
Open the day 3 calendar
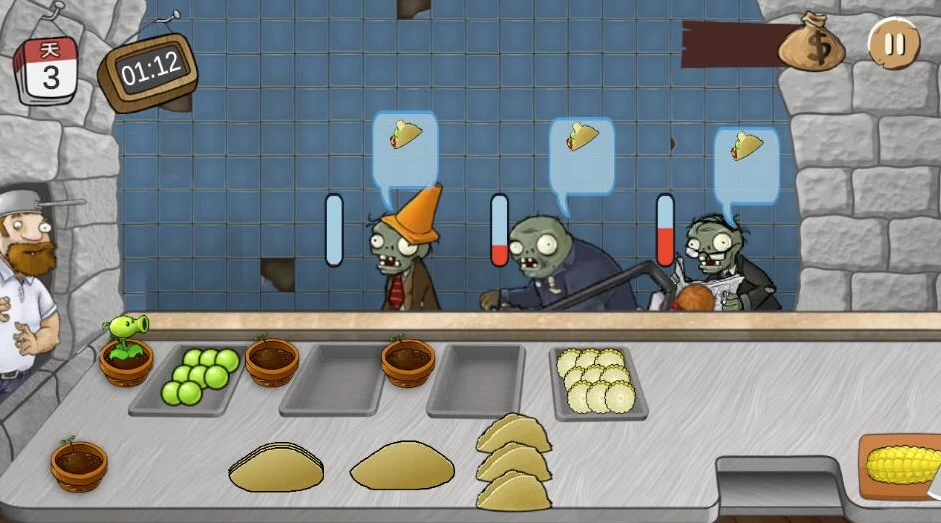pyautogui.click(x=47, y=70)
